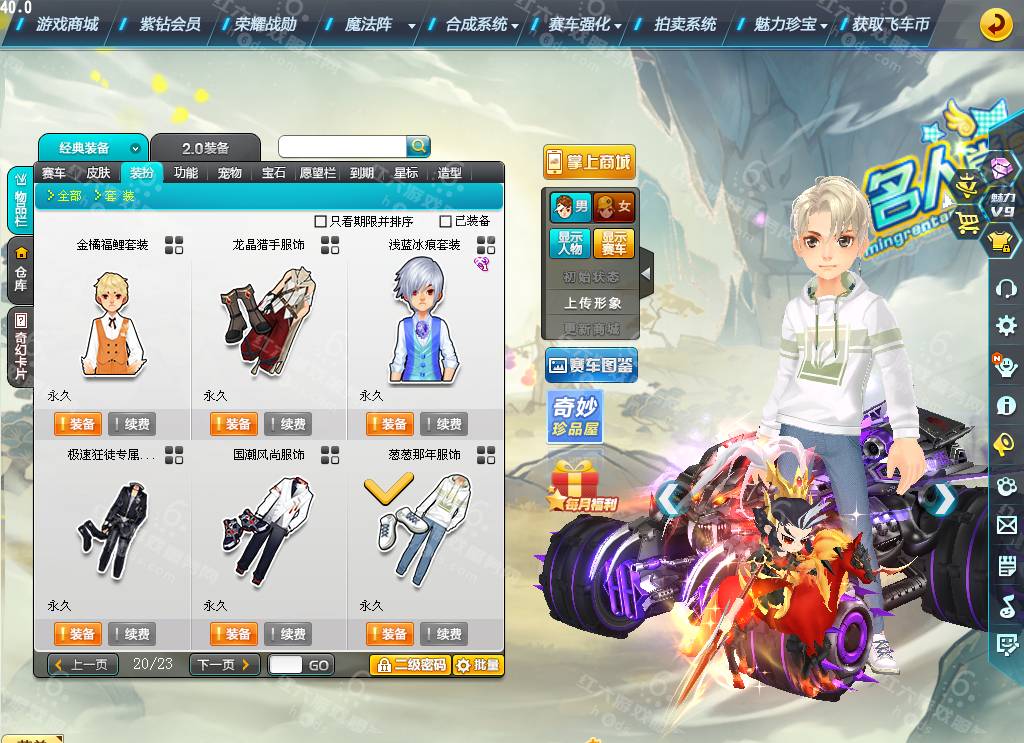Open the 赛车图鉴 car gallery

click(x=591, y=366)
